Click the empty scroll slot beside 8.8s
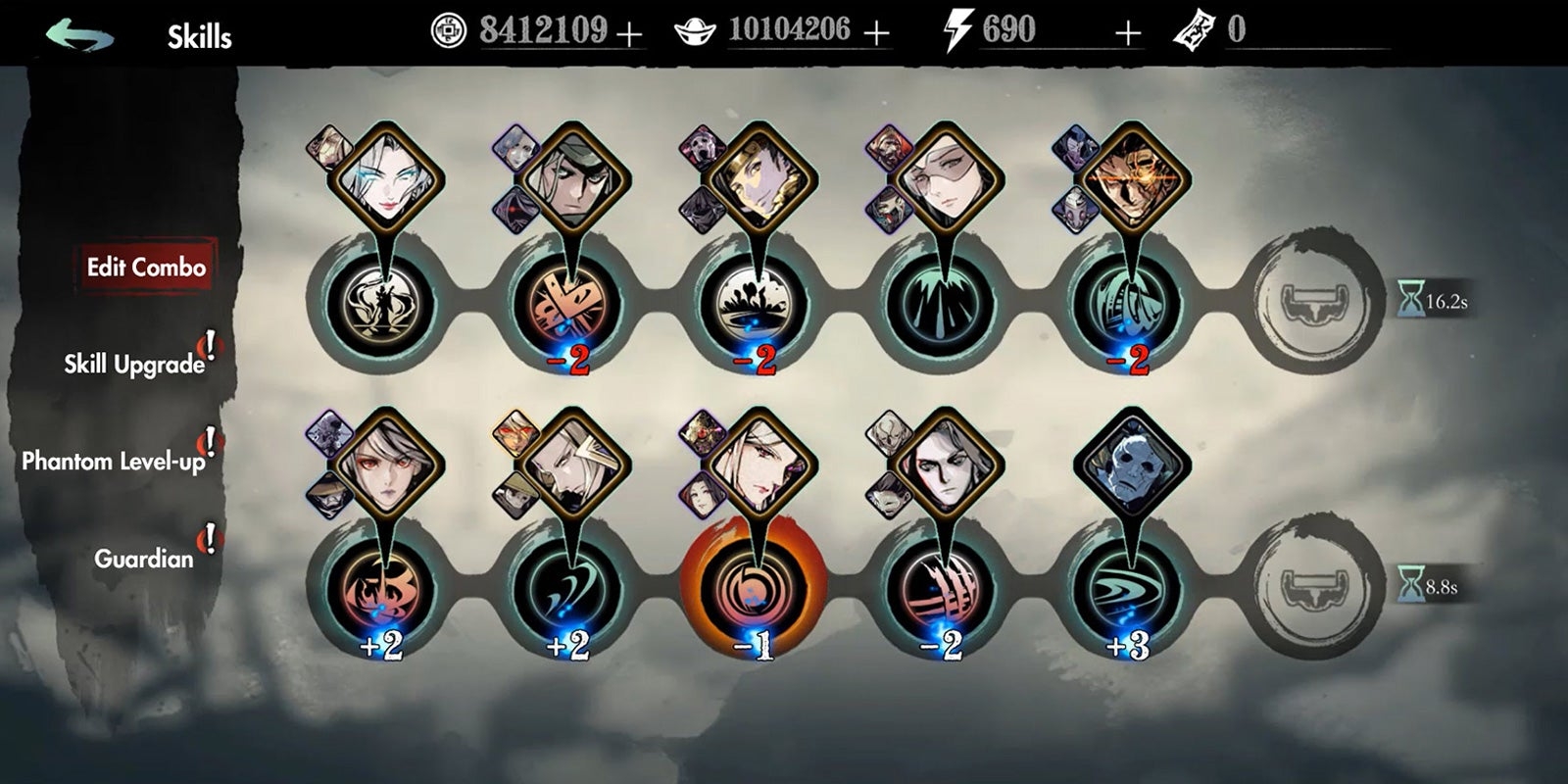 click(x=1319, y=587)
